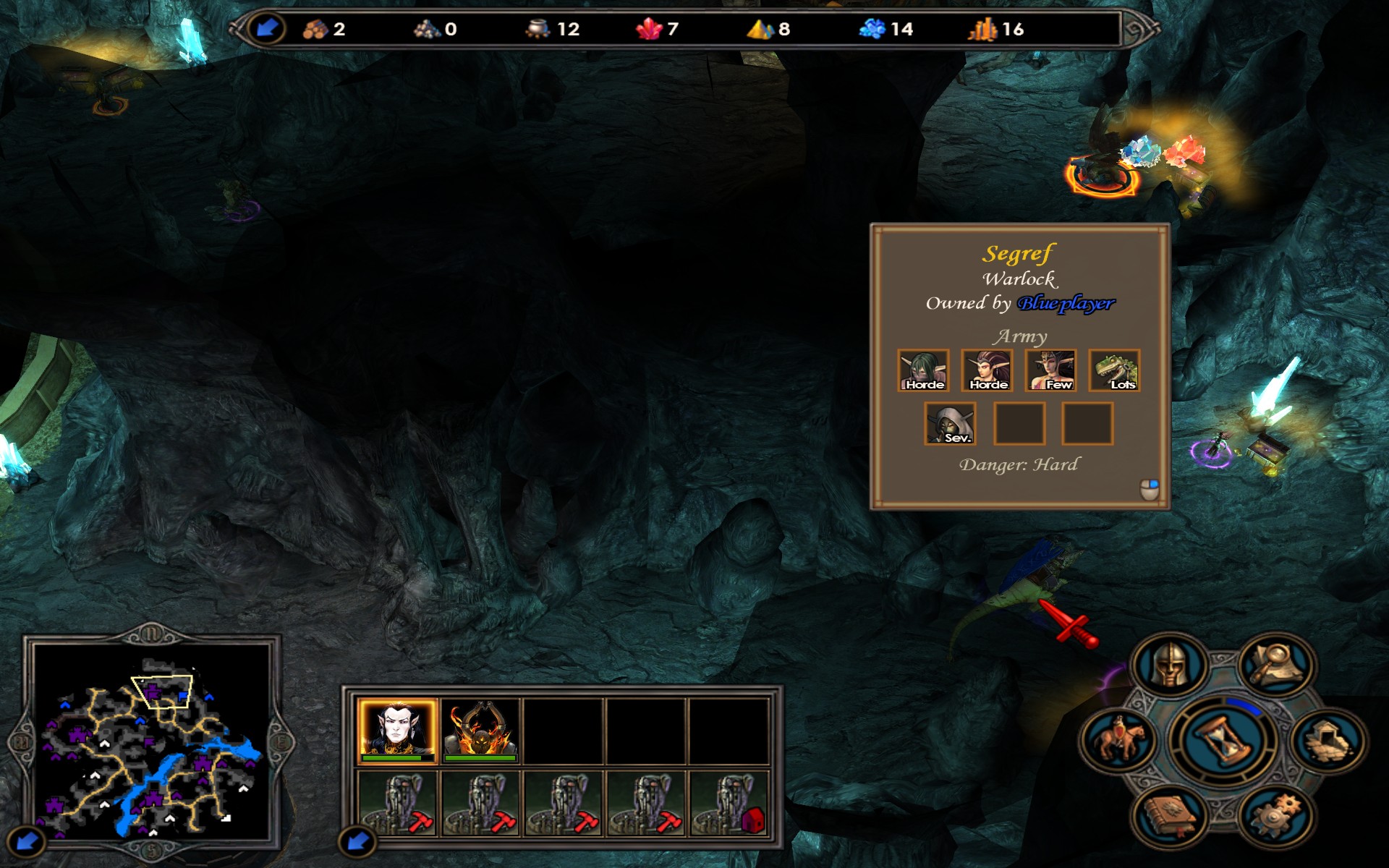Open hero info via the helmet icon
The height and width of the screenshot is (868, 1389).
(x=1169, y=664)
